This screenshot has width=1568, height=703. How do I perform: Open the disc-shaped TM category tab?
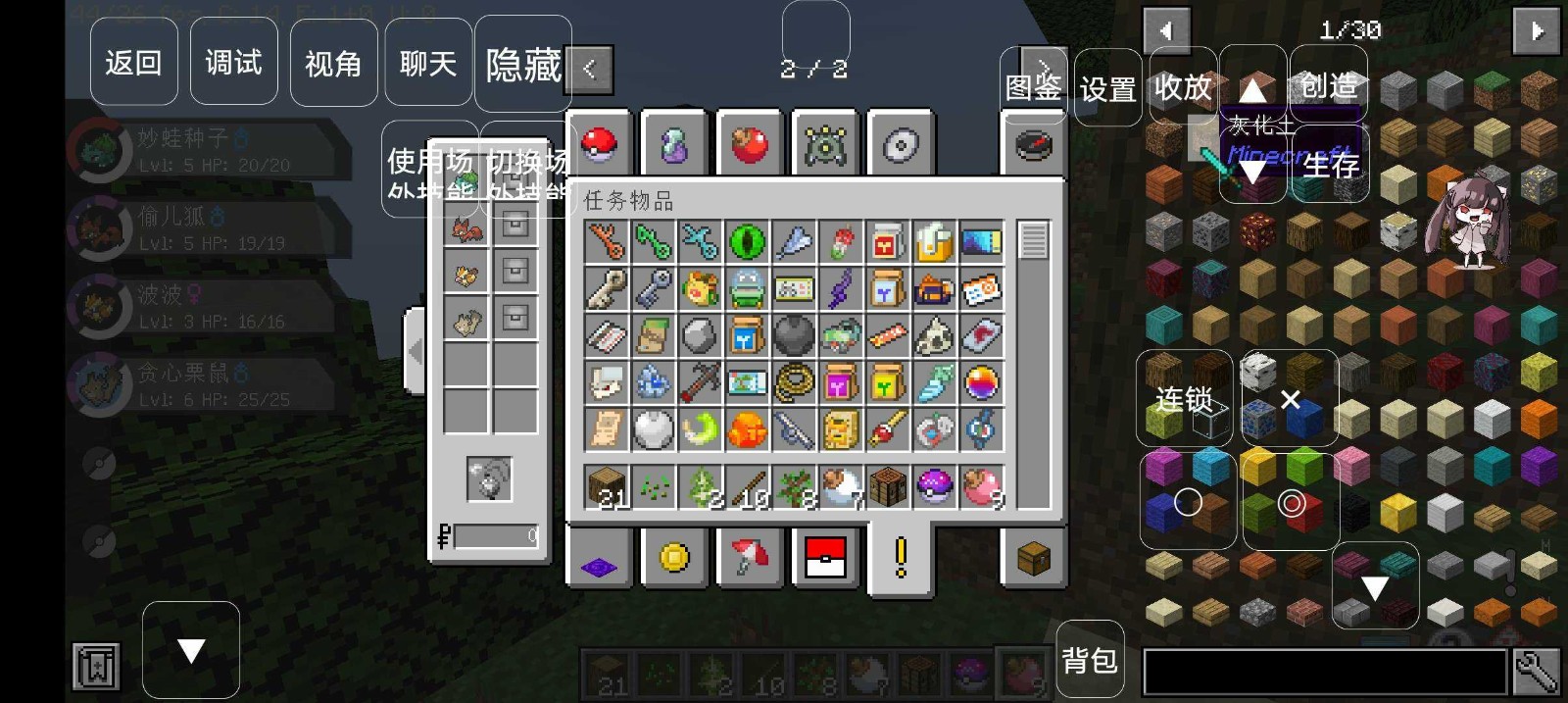[x=901, y=145]
